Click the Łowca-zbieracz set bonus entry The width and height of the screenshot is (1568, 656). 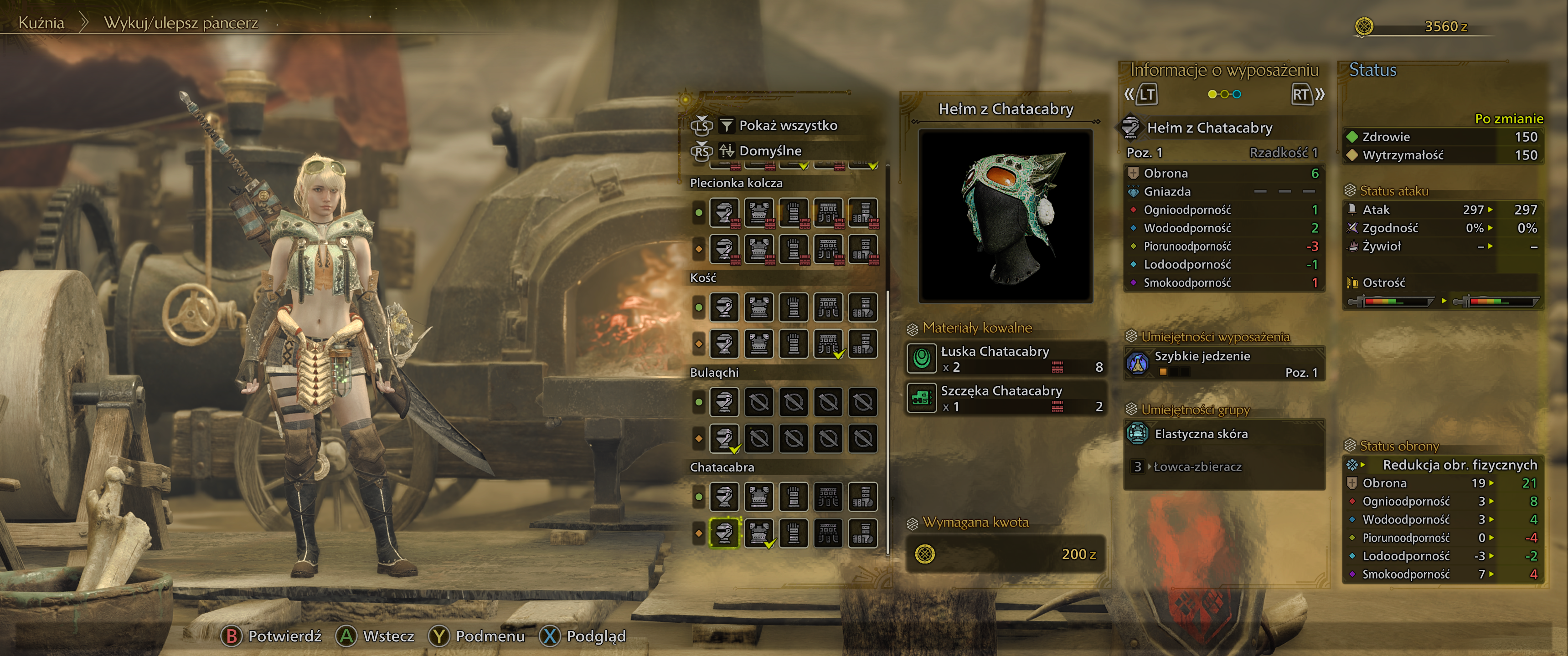coord(1197,467)
